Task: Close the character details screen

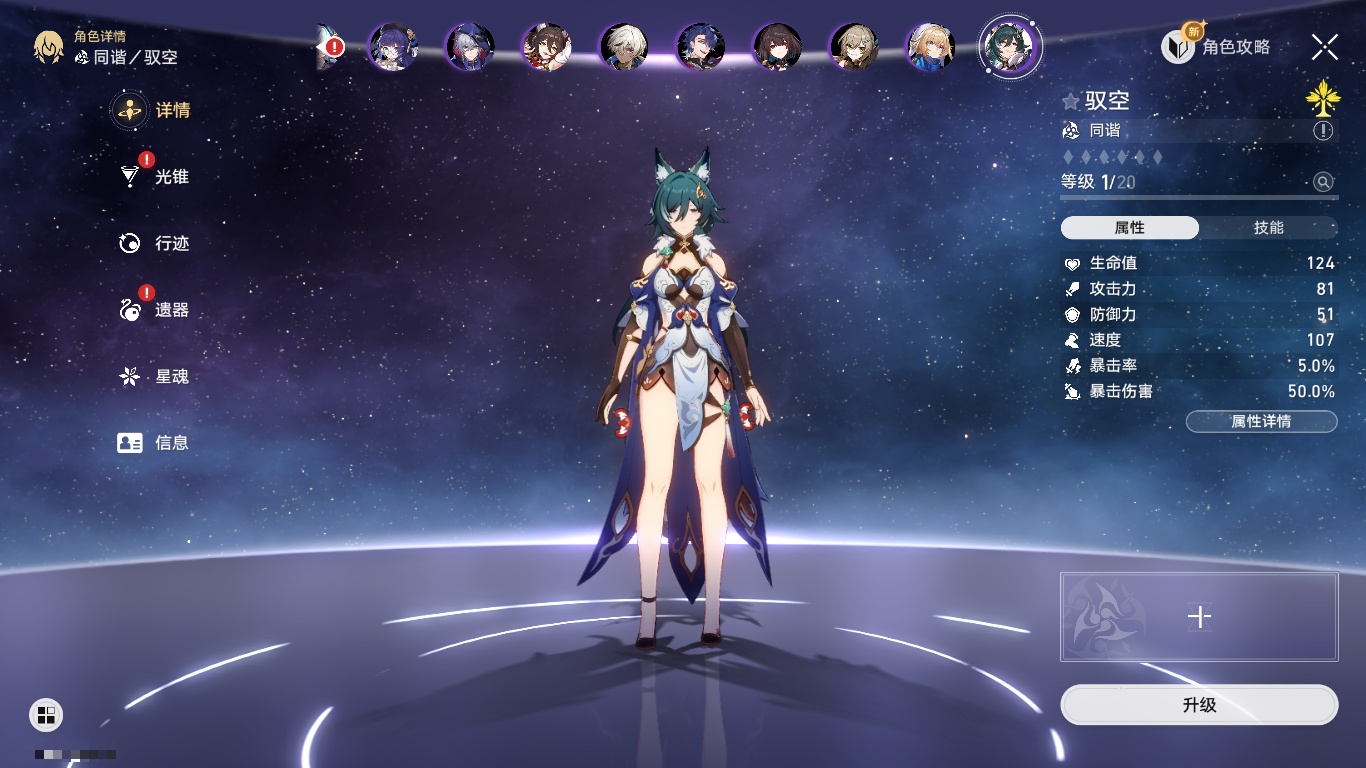Action: point(1324,47)
